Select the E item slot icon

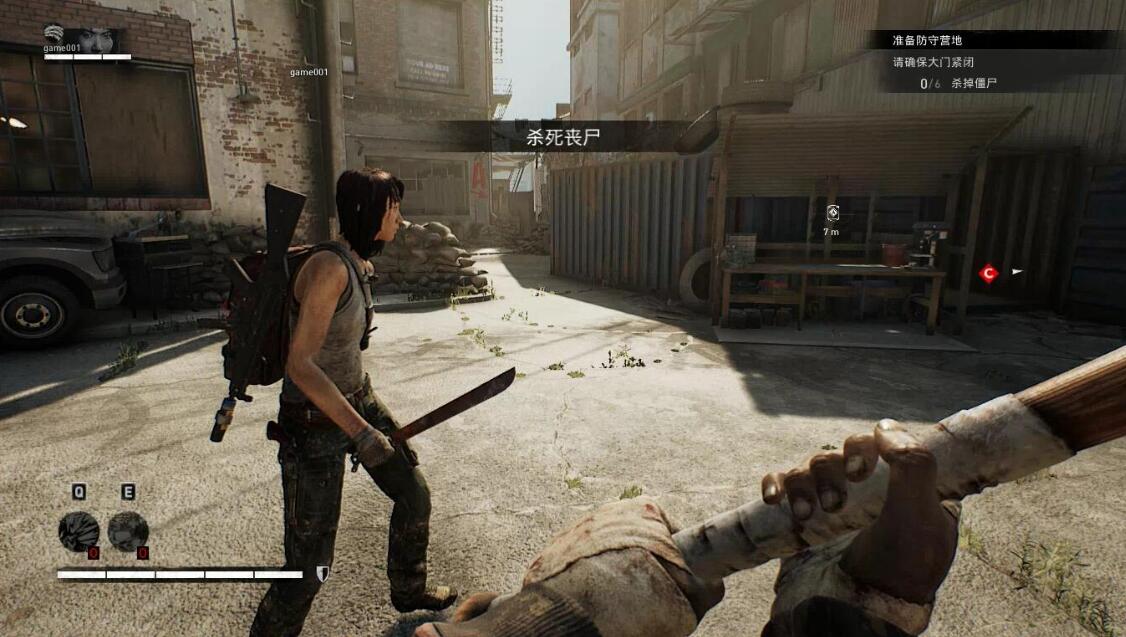(x=128, y=531)
